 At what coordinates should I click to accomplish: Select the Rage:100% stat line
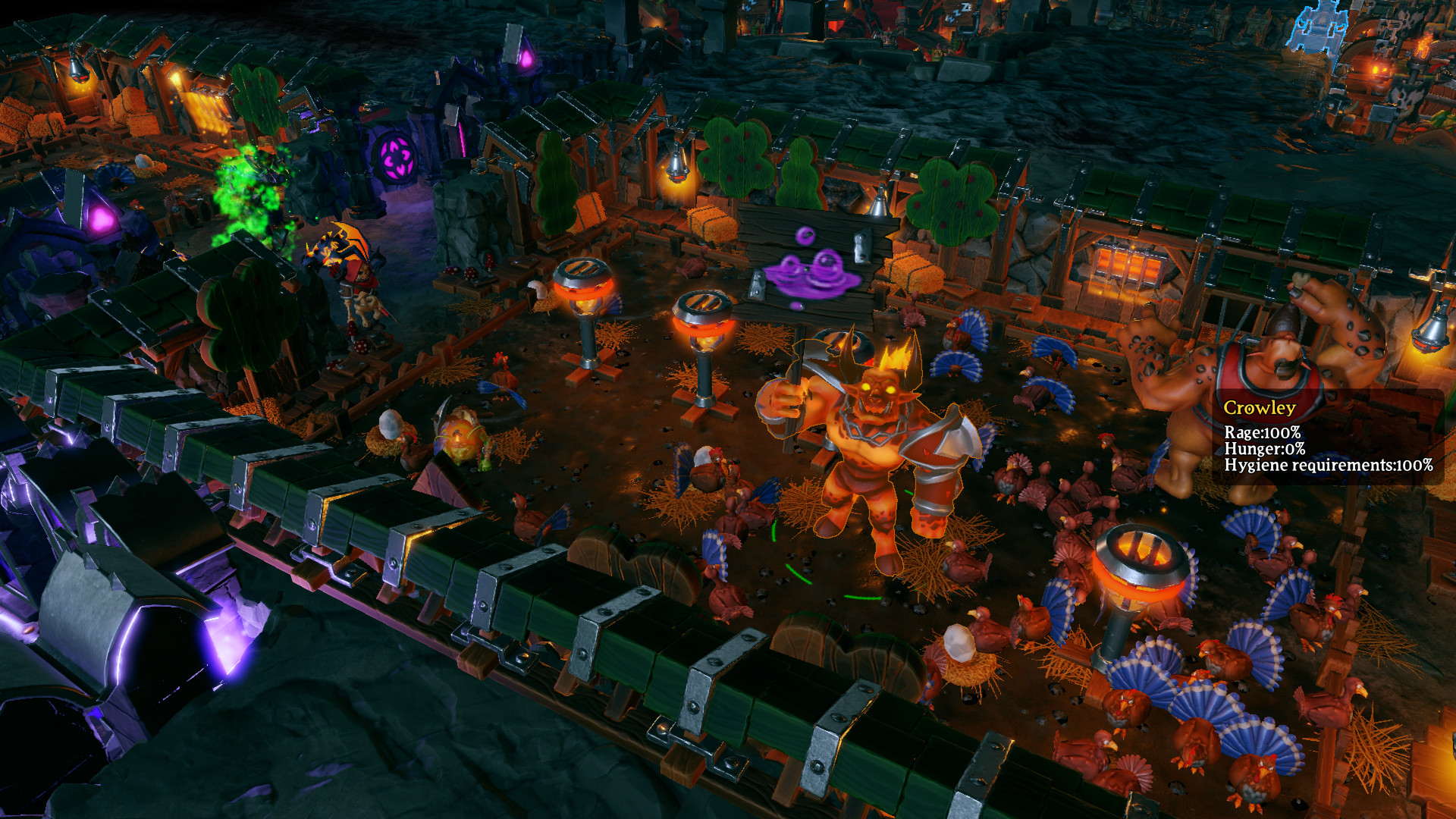coord(1265,432)
